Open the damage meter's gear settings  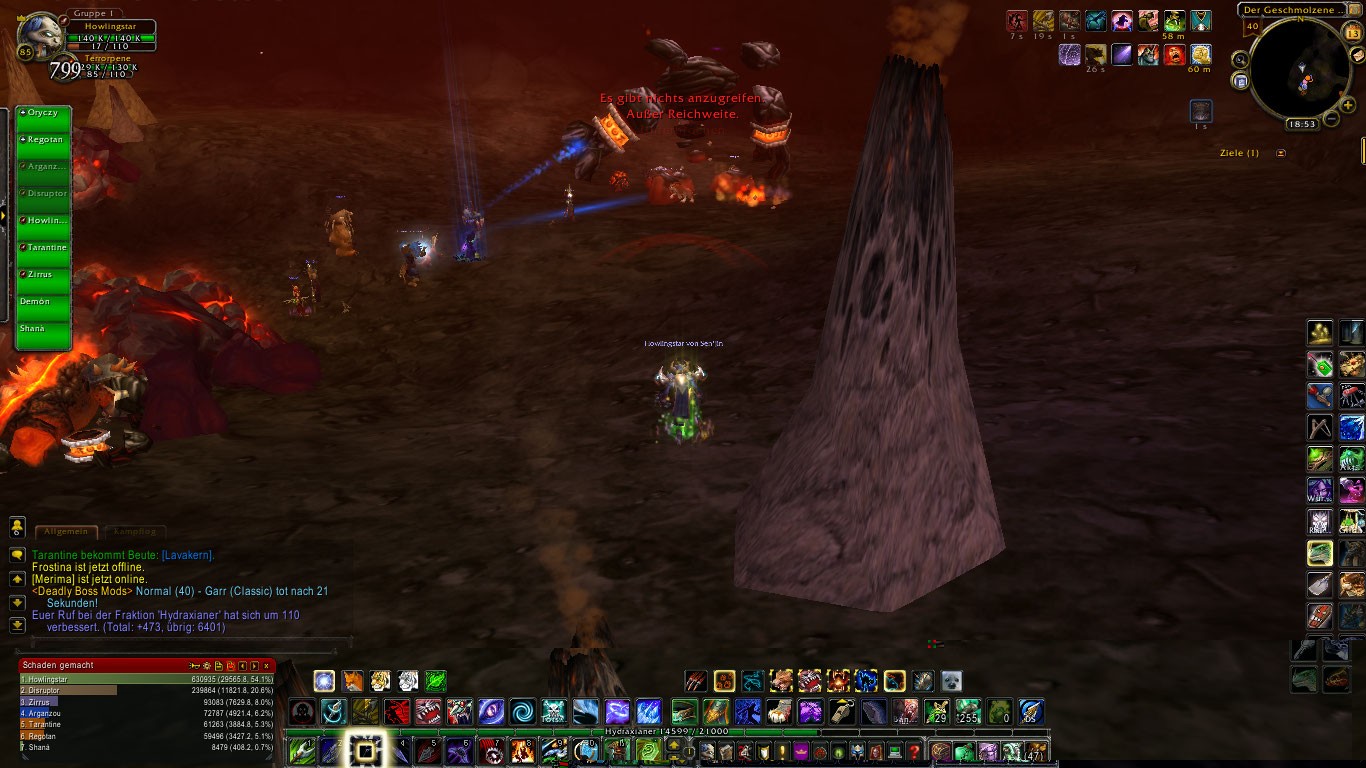tap(207, 665)
